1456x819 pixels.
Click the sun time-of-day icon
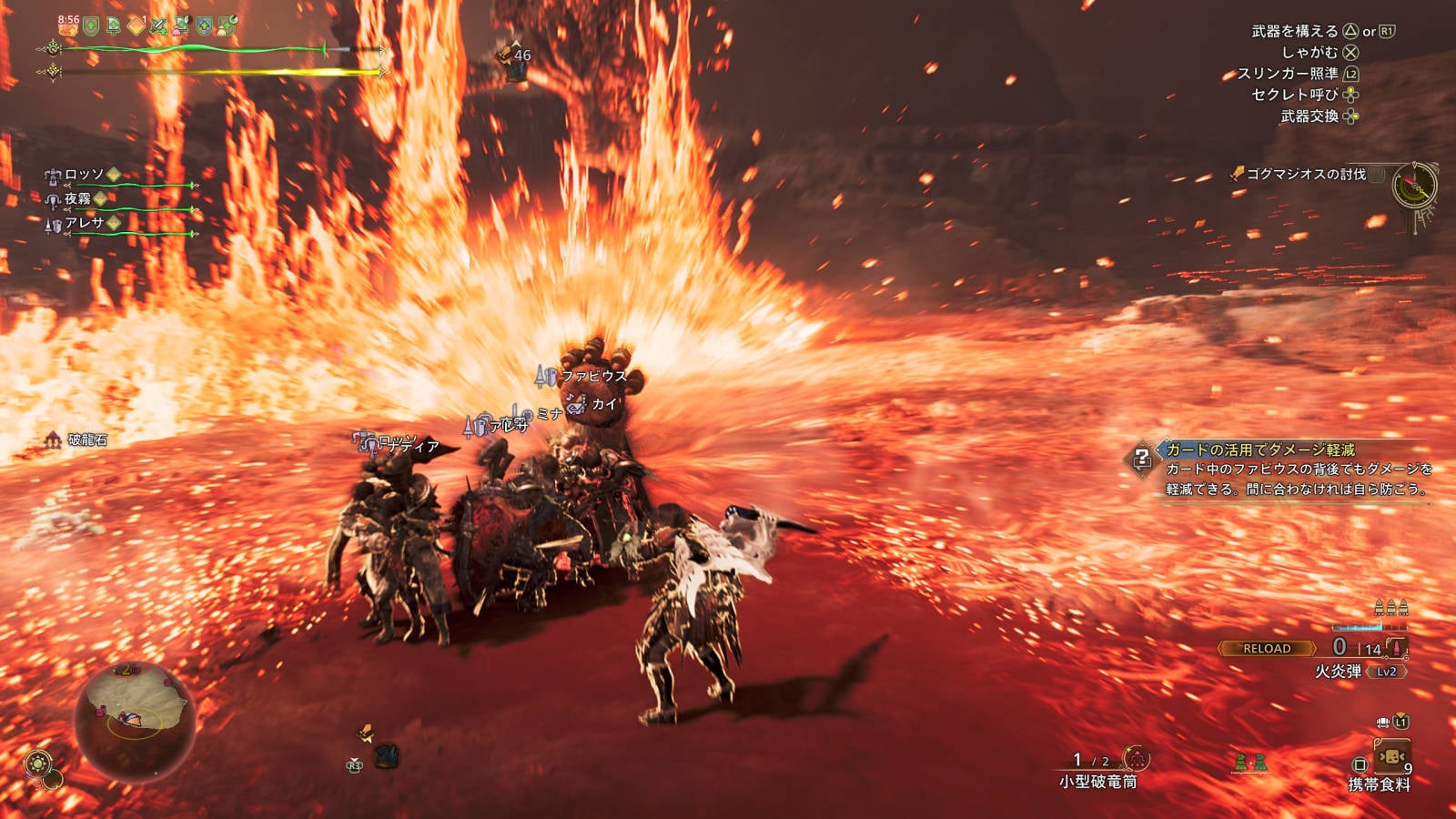(x=38, y=763)
